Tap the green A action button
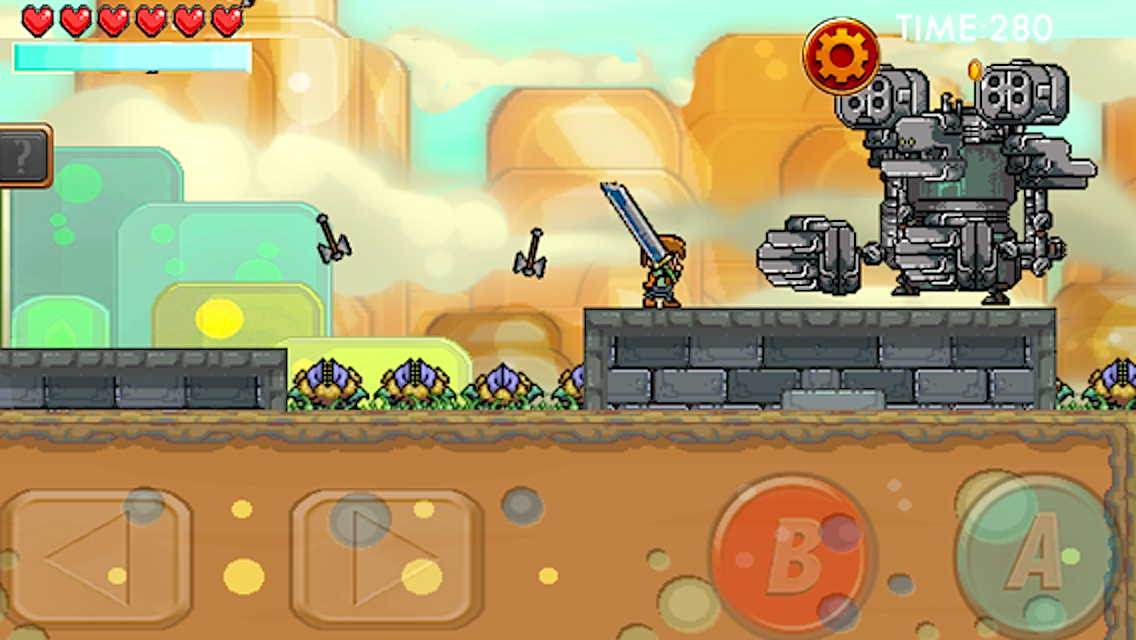Viewport: 1136px width, 640px height. 1039,556
